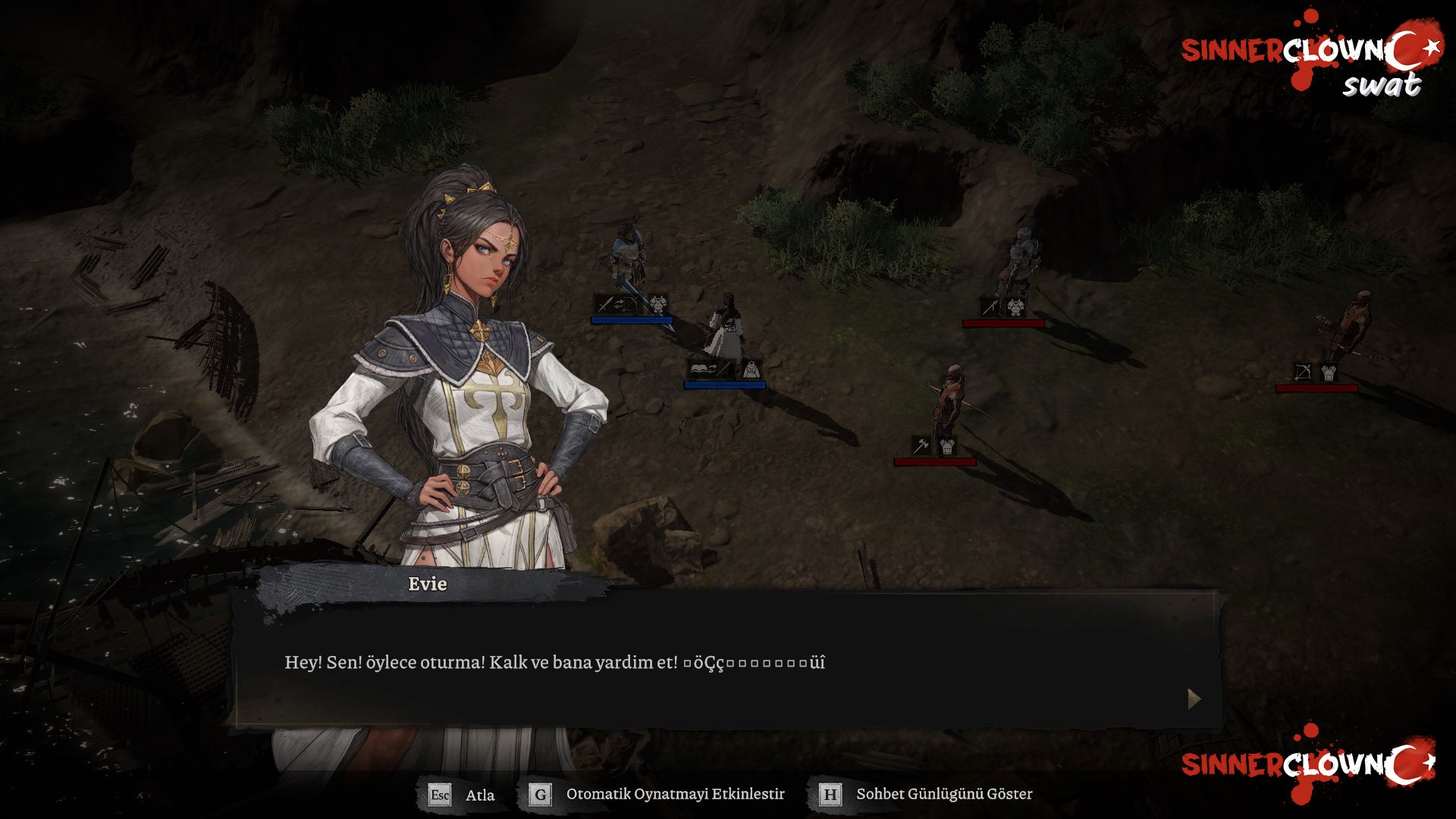Skip the conversation with Atla
The height and width of the screenshot is (819, 1456).
click(462, 795)
